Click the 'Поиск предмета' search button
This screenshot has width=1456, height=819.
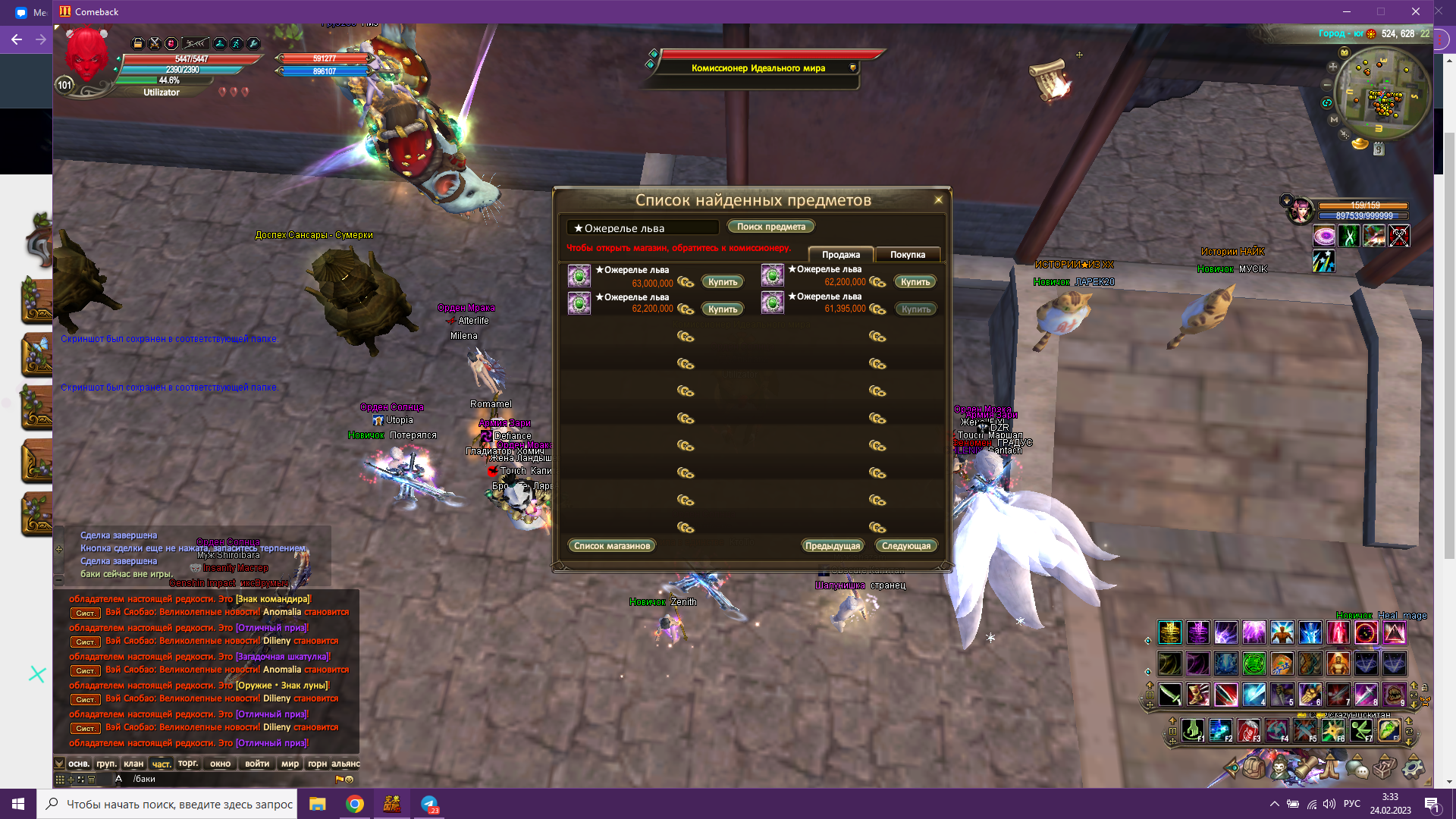(x=770, y=227)
